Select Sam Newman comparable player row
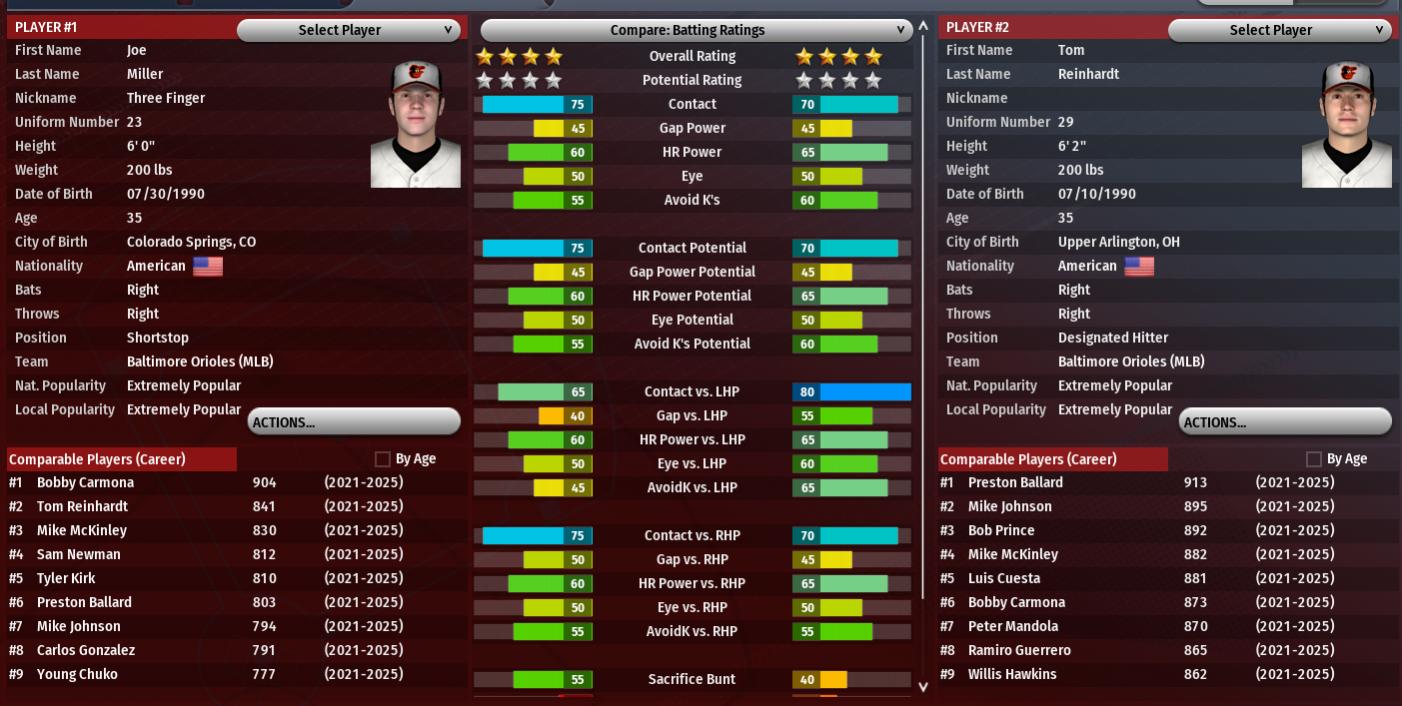Viewport: 1402px width, 706px height. [x=79, y=555]
